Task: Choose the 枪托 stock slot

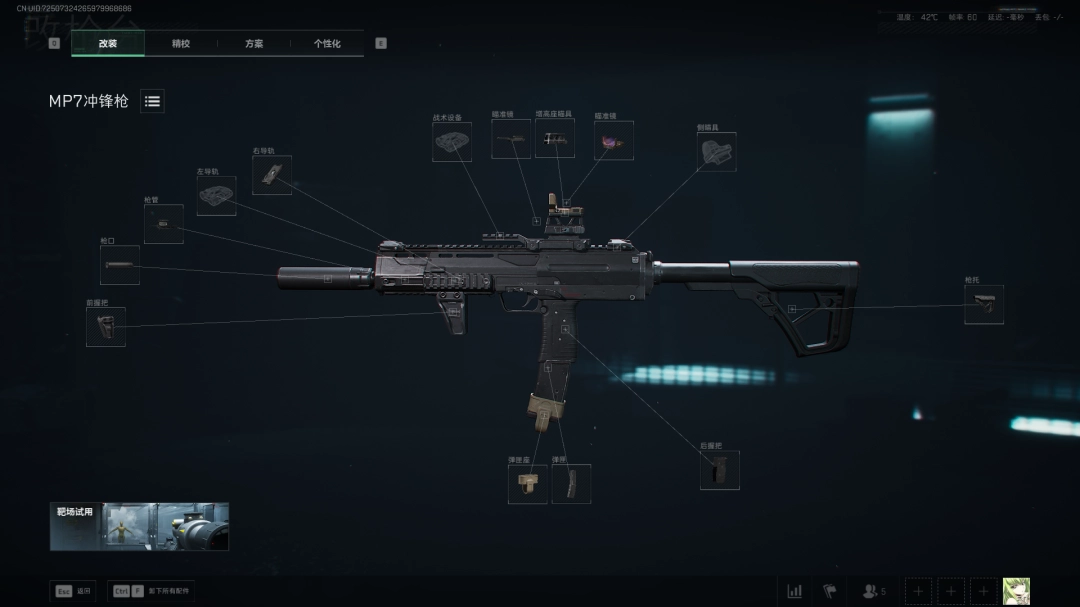Action: (x=983, y=305)
